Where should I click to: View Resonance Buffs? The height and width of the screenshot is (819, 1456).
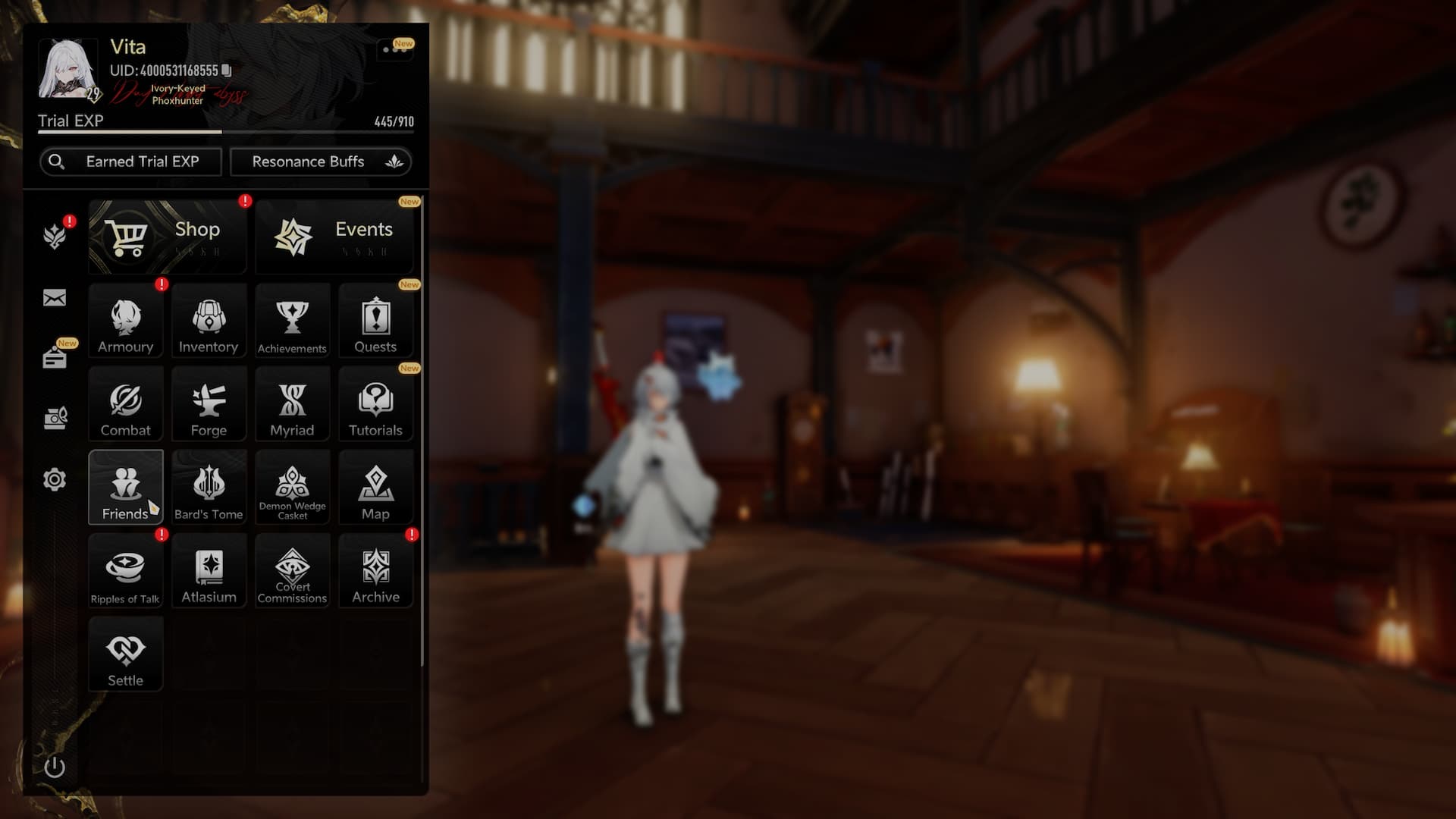pos(321,162)
